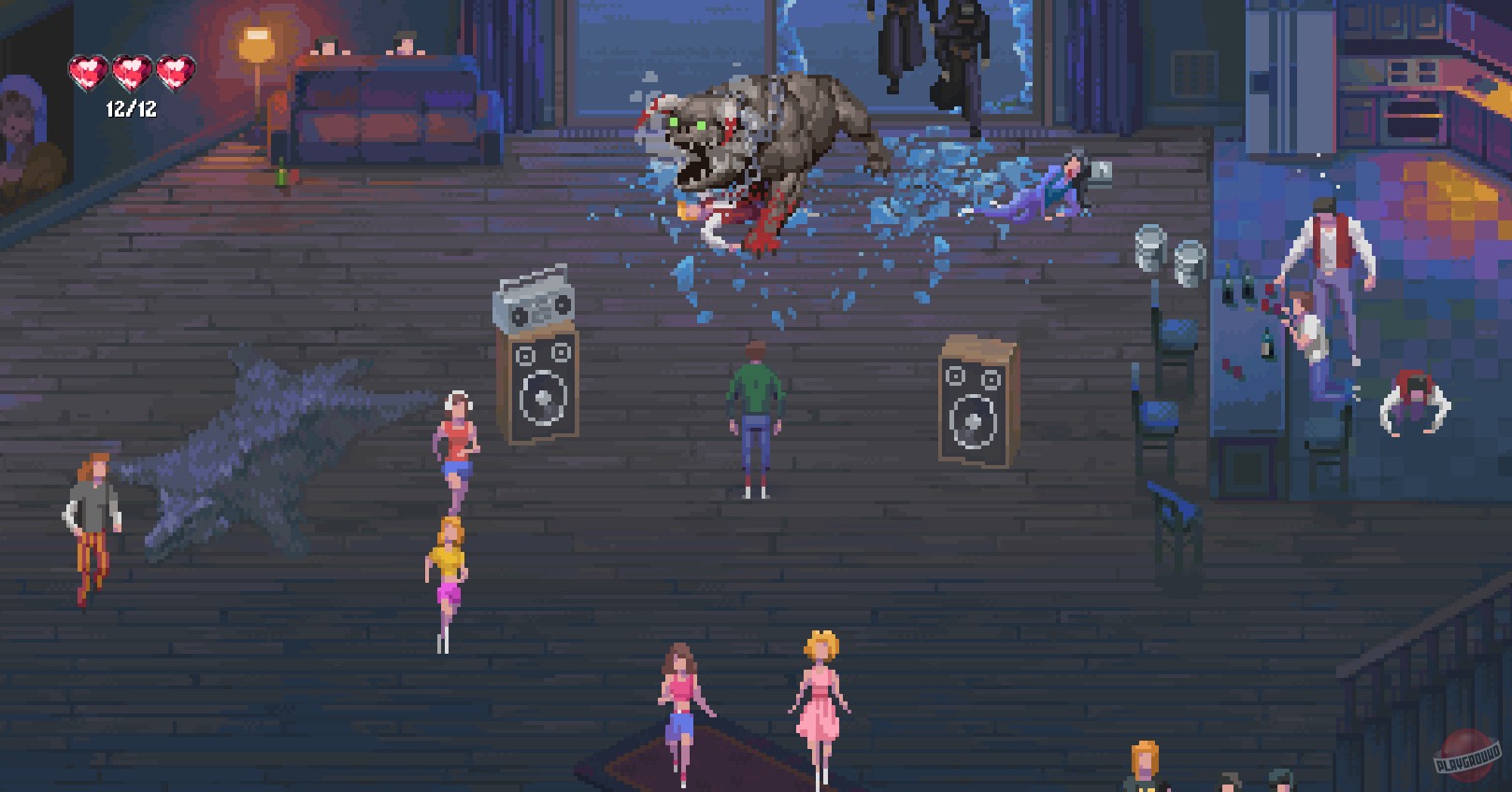Click the shadow creature on the floor

pyautogui.click(x=262, y=448)
